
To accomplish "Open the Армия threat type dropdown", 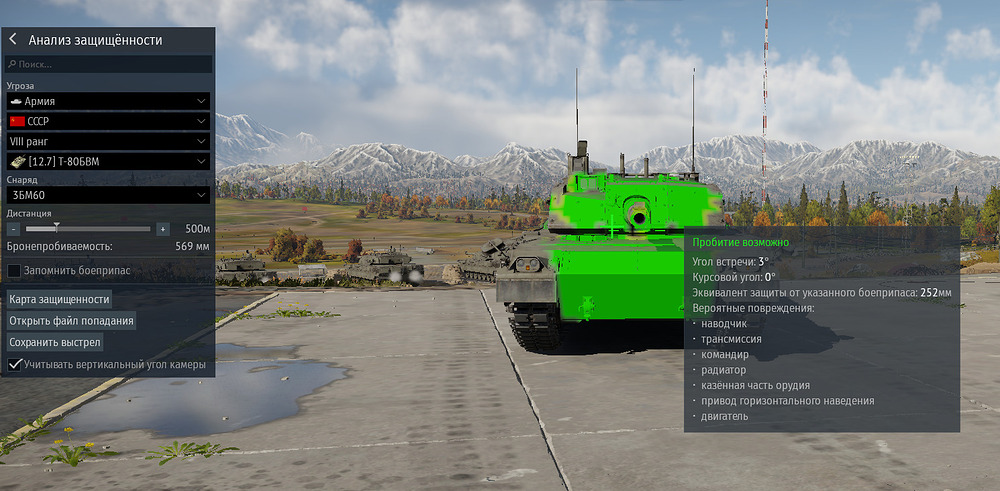I will pyautogui.click(x=108, y=101).
